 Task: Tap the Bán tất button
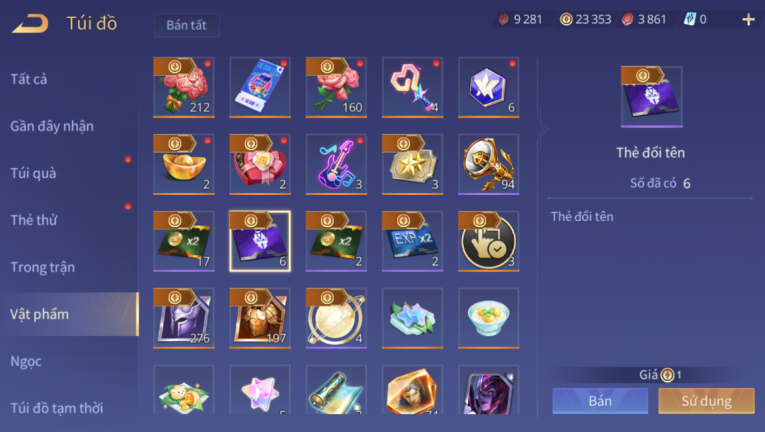(x=187, y=25)
